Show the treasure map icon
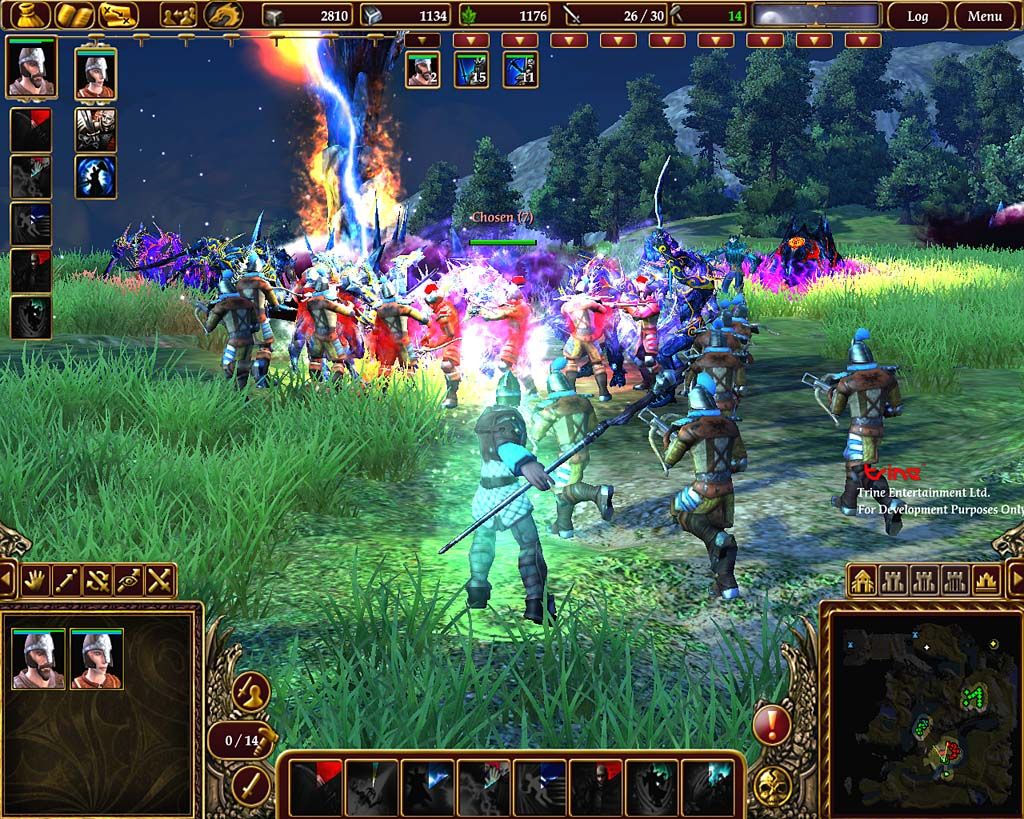Viewport: 1024px width, 819px height. point(119,15)
